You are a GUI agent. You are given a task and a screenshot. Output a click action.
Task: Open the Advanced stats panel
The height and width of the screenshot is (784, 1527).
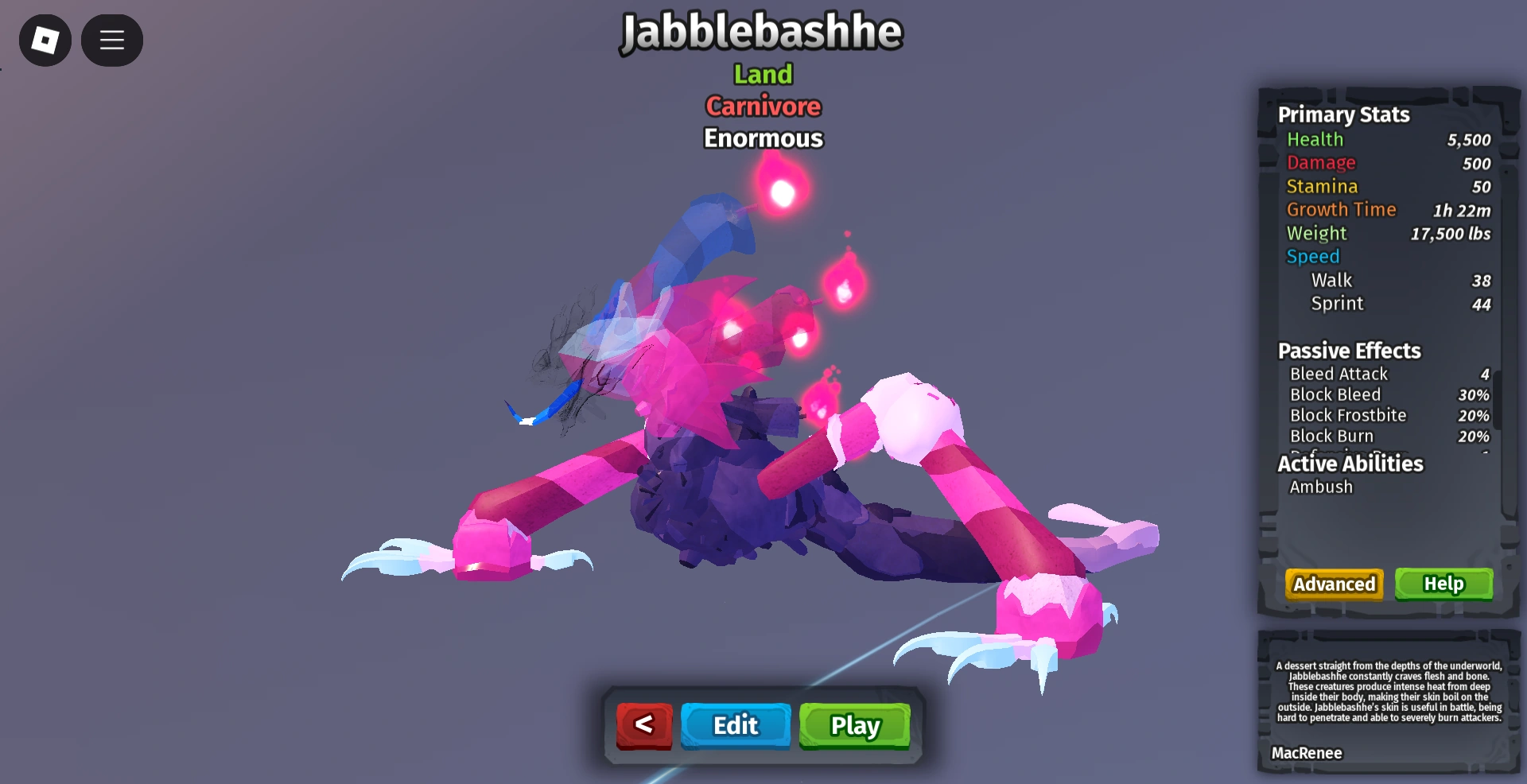(1334, 584)
